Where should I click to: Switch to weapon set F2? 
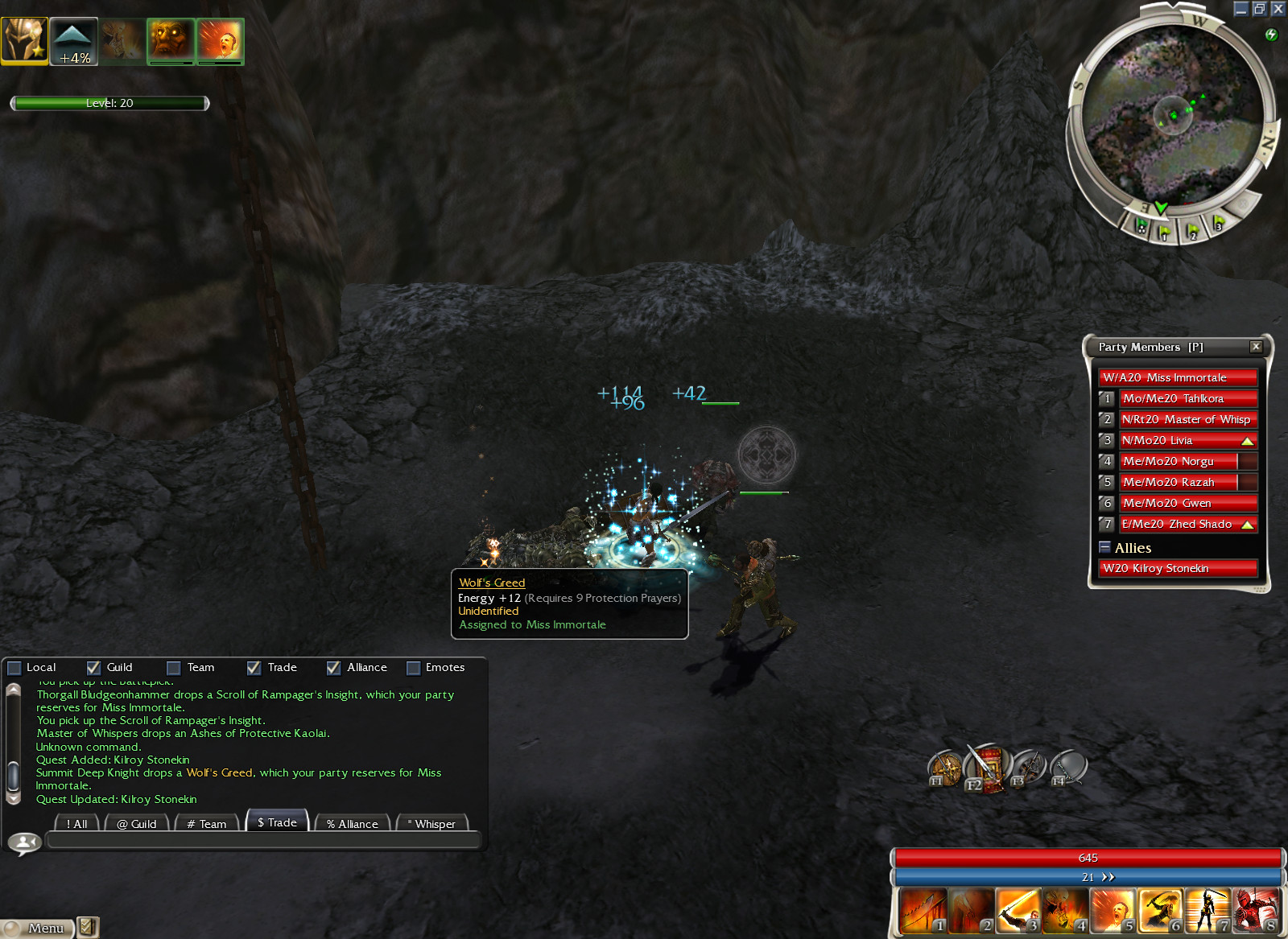[986, 768]
